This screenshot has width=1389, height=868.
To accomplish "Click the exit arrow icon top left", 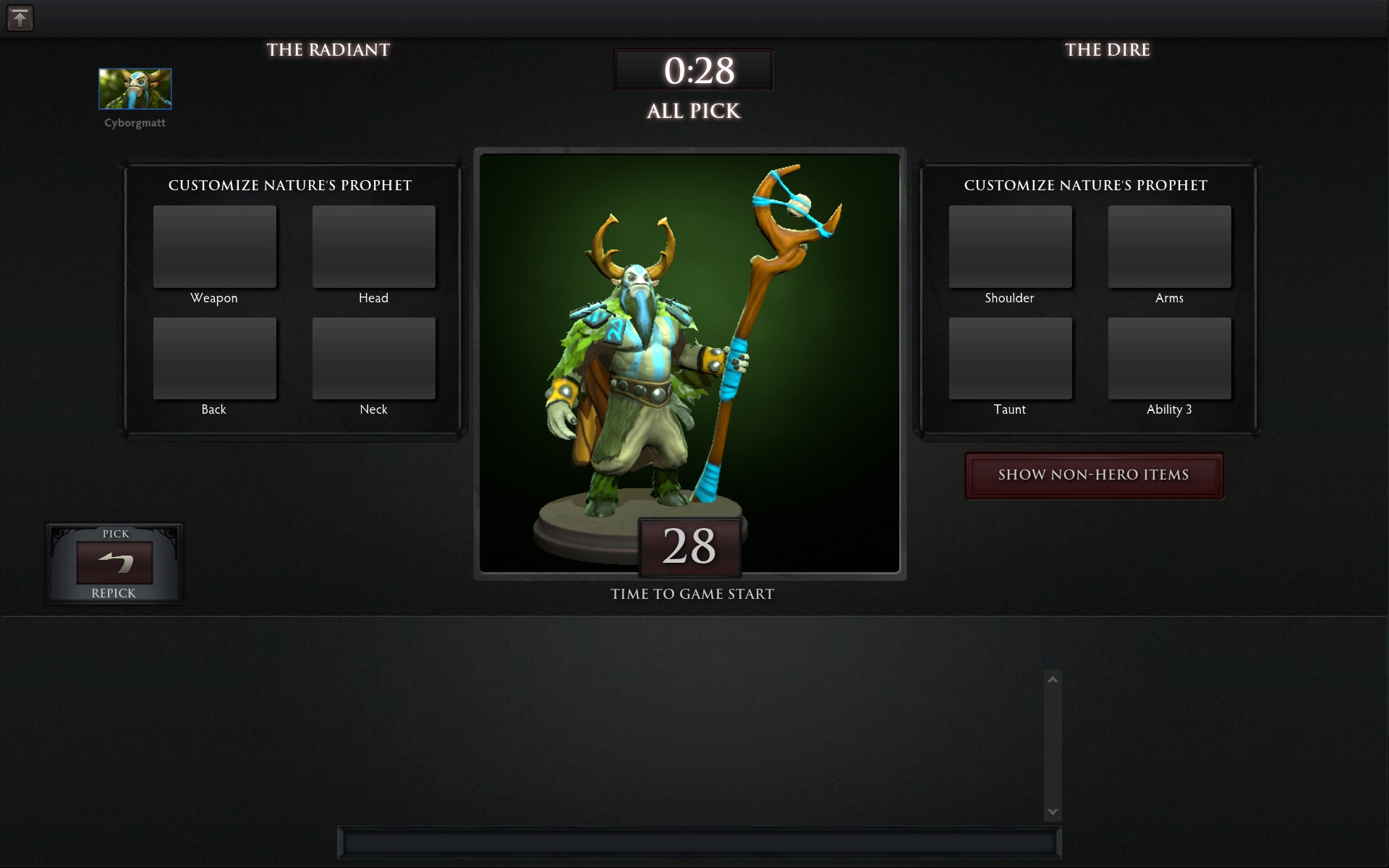I will pos(20,18).
